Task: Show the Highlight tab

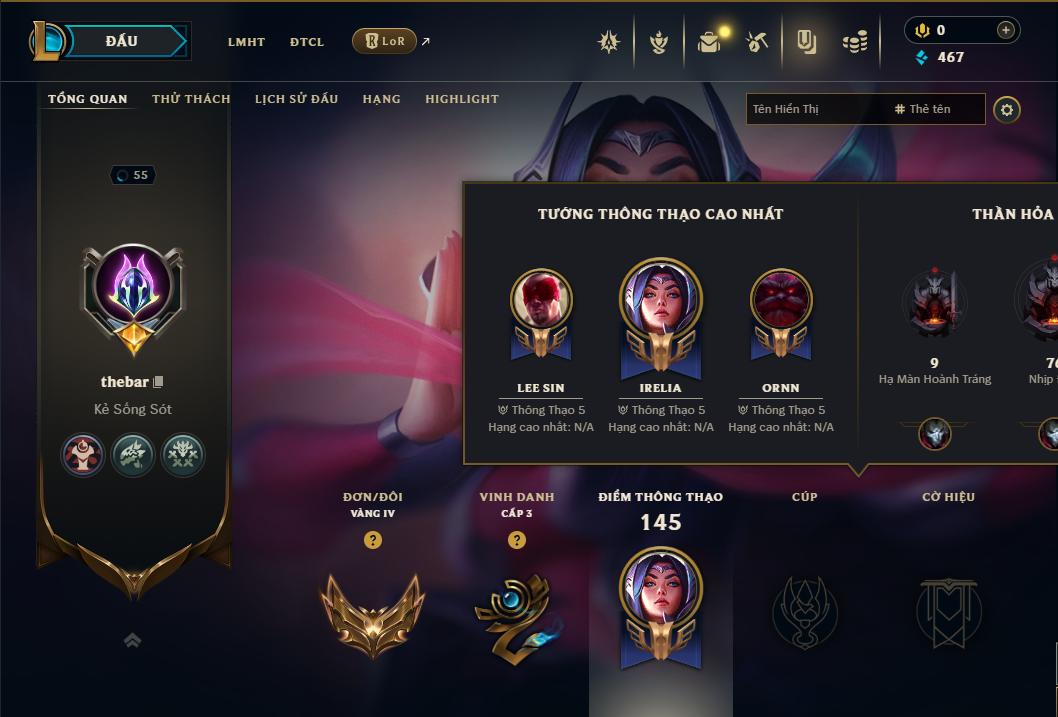Action: coord(461,99)
